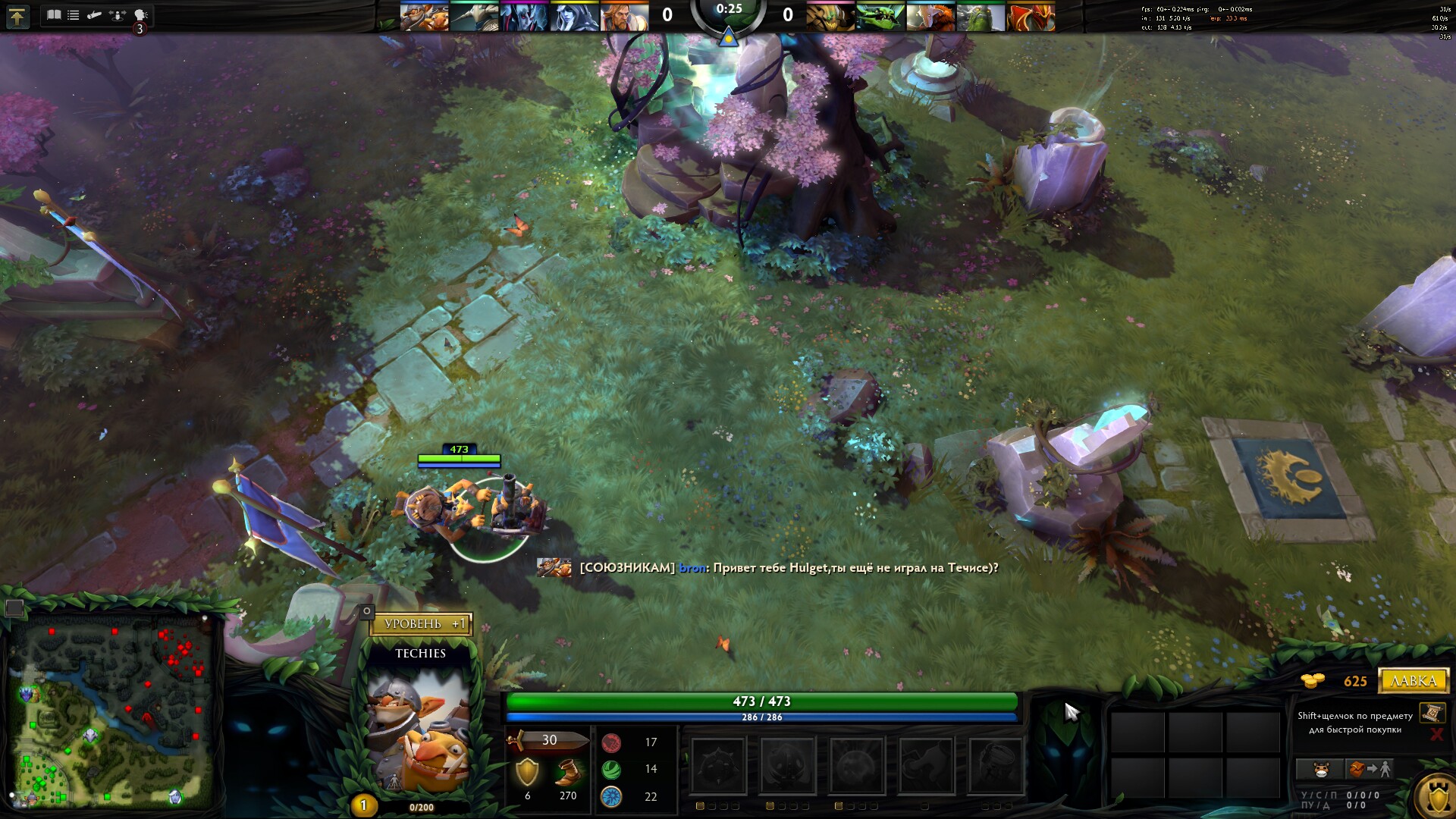1456x819 pixels.
Task: Activate the spiked mine ability icon
Action: [x=717, y=766]
